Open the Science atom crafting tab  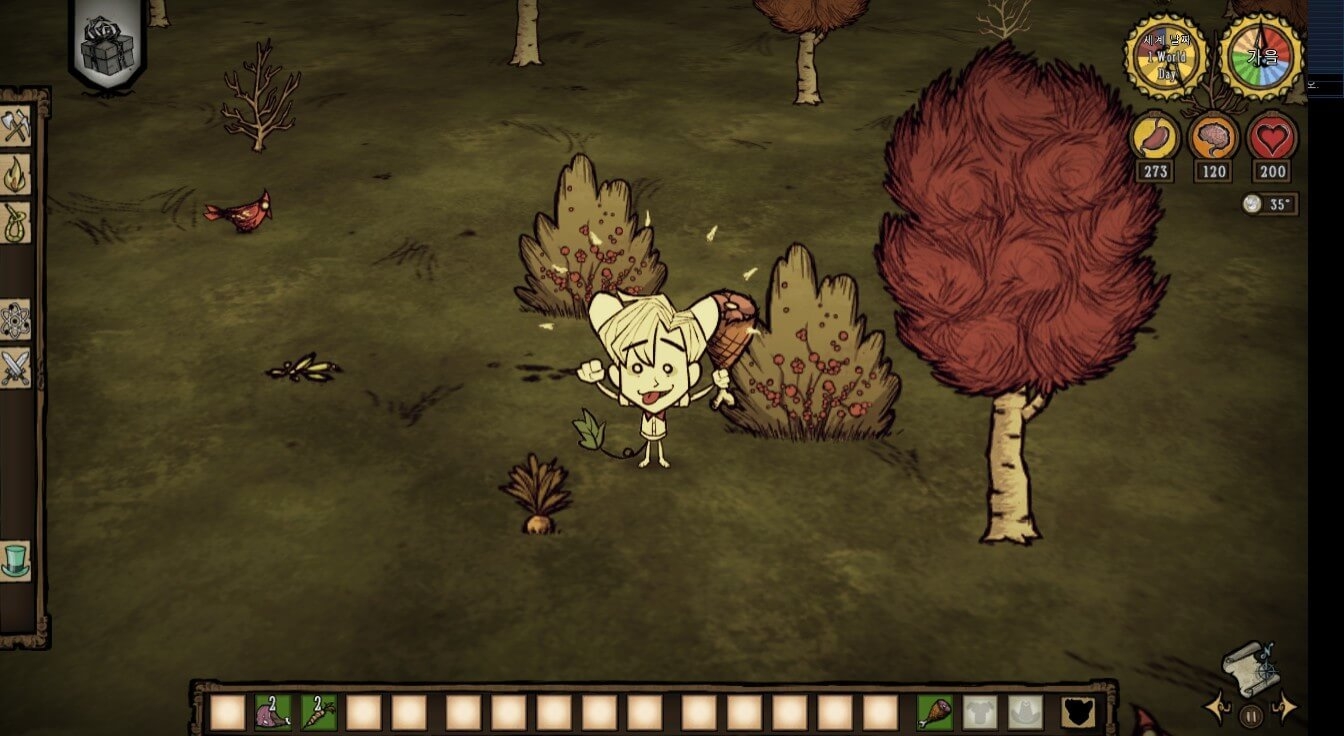tap(16, 321)
